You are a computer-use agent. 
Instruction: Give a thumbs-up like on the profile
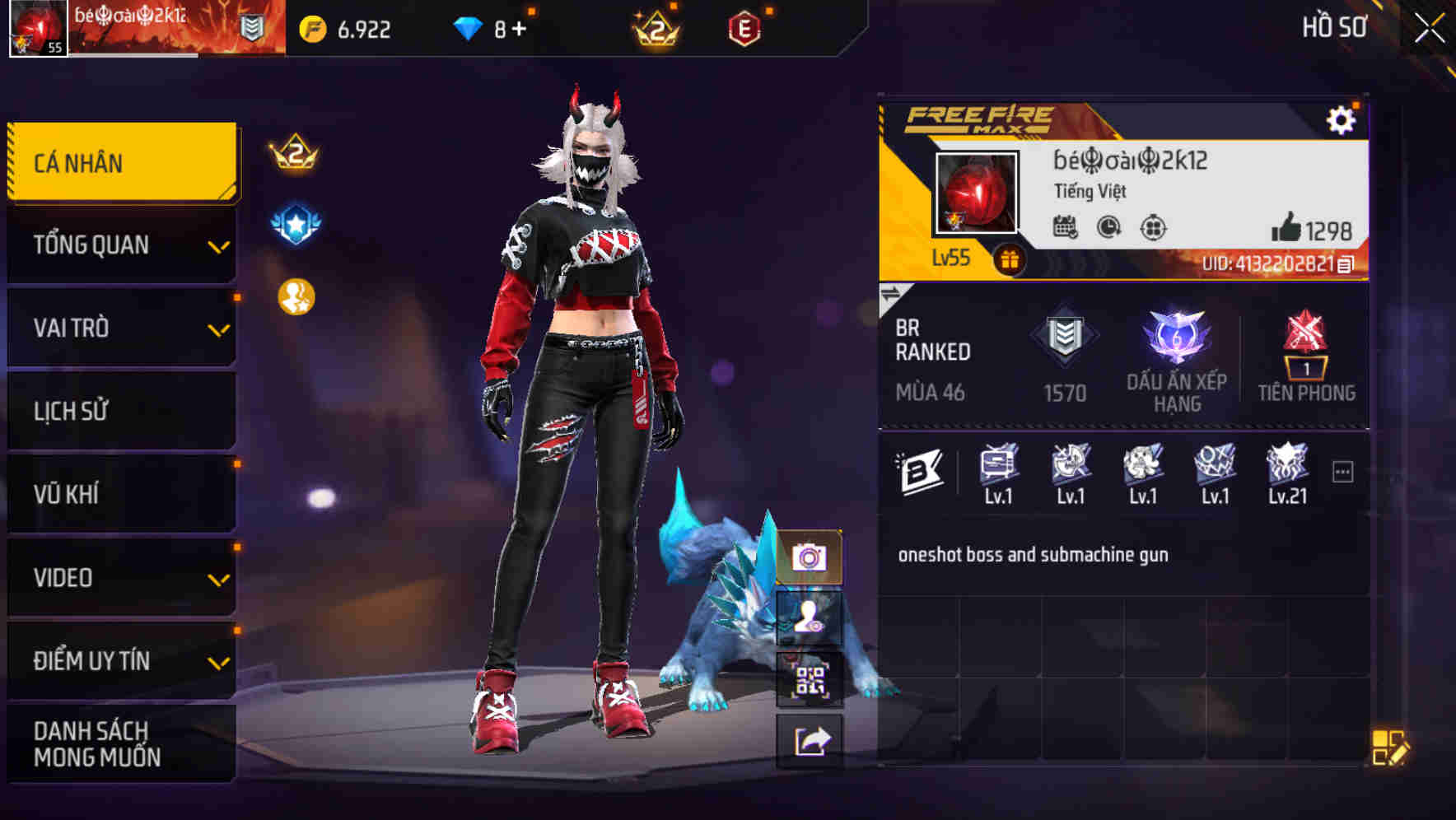click(1285, 229)
